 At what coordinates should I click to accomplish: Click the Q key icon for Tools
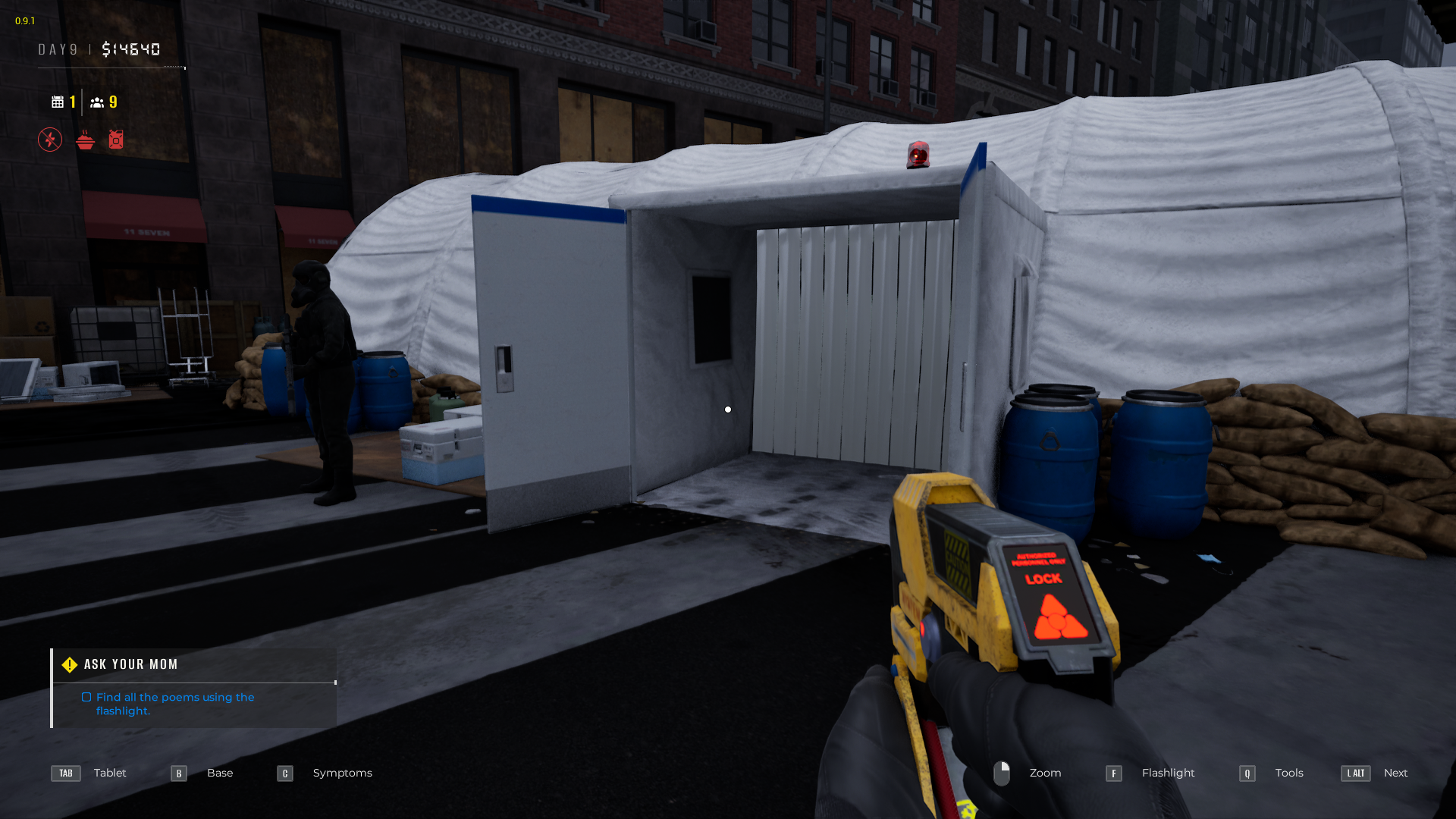click(x=1247, y=773)
